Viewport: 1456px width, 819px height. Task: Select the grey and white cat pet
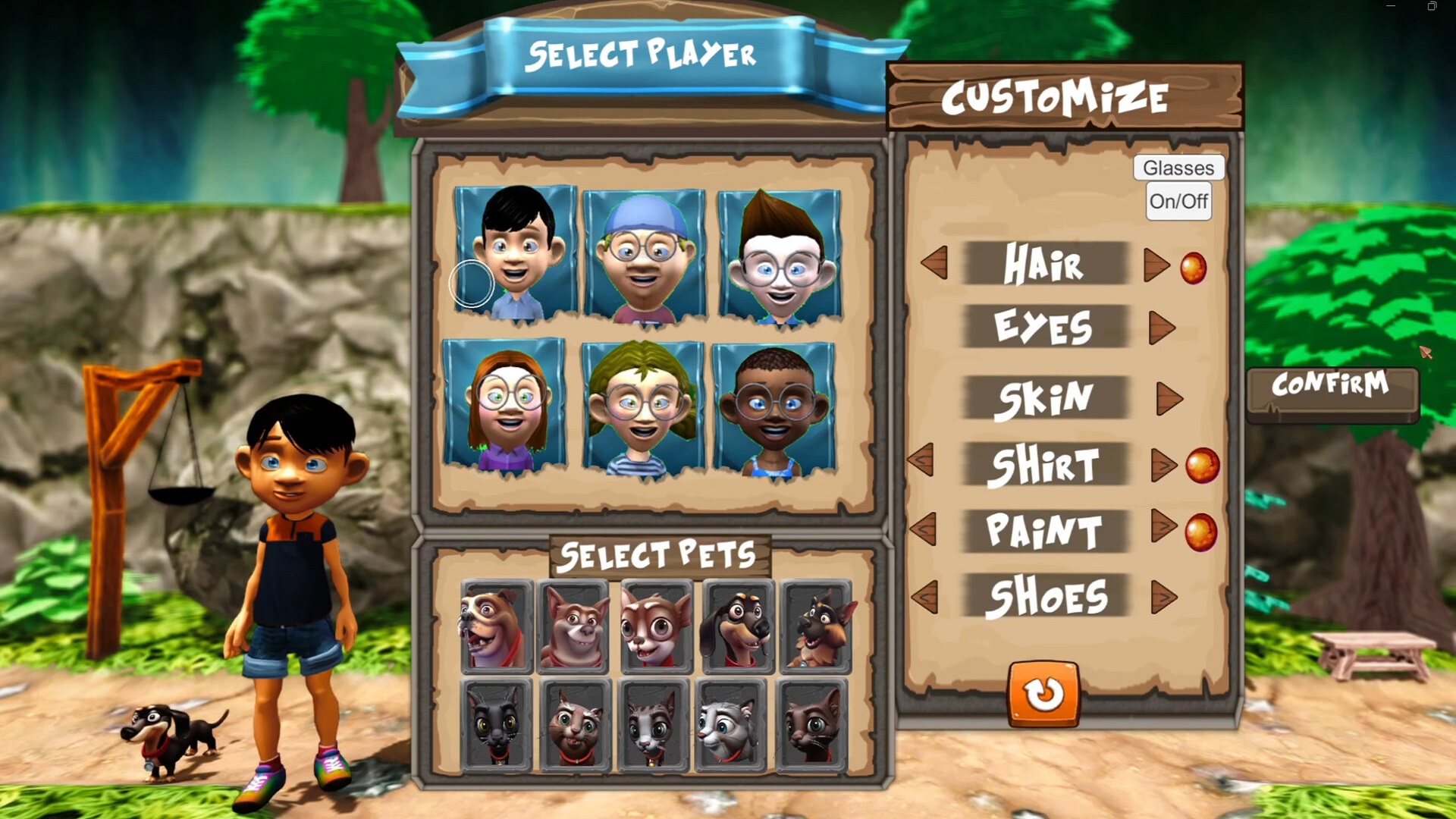pyautogui.click(x=731, y=725)
